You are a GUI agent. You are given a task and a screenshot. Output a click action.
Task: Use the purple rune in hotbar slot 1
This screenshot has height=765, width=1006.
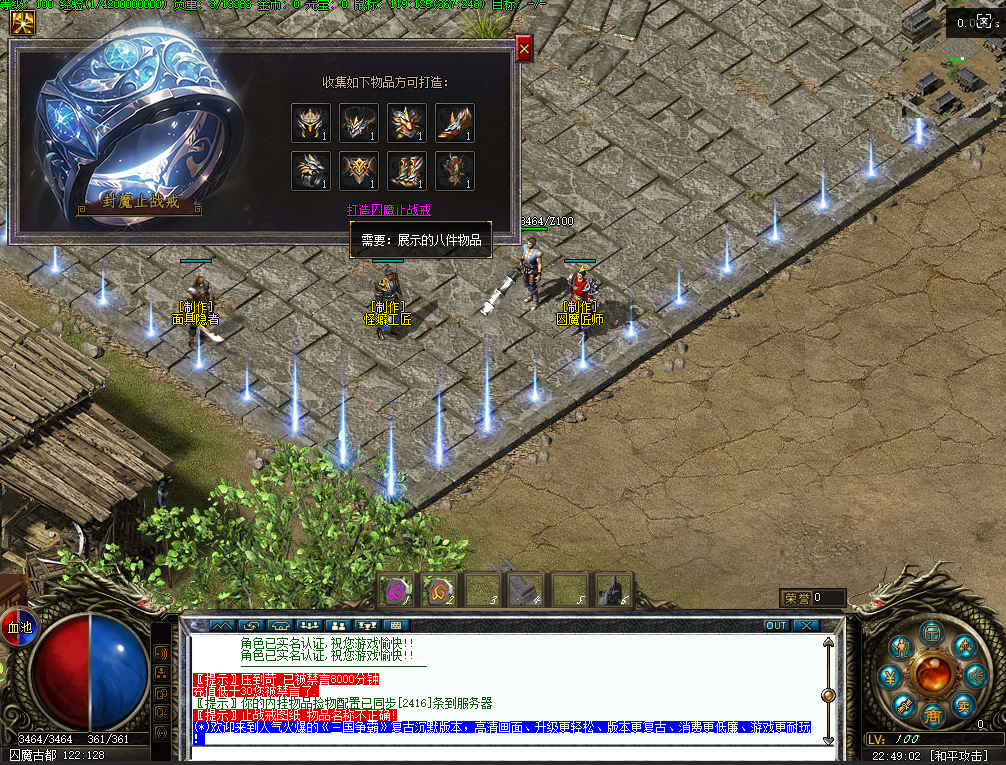[396, 590]
